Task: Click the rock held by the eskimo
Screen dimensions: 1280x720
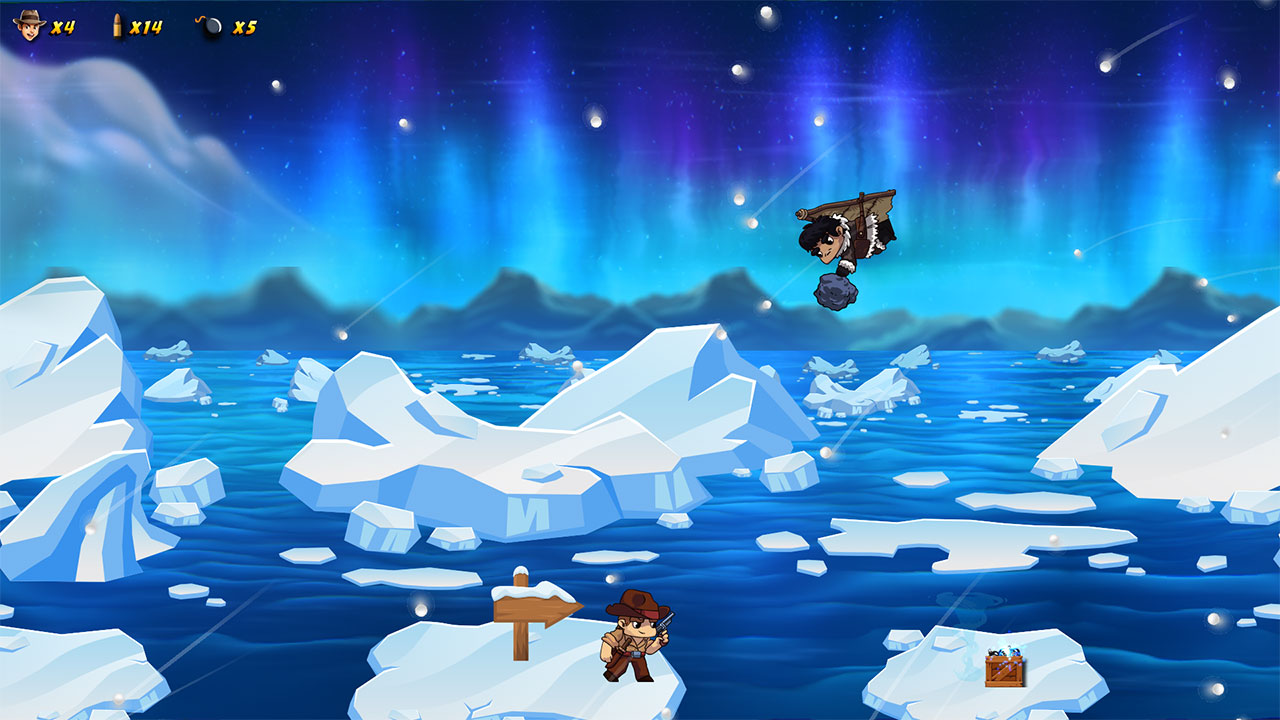Action: tap(837, 293)
